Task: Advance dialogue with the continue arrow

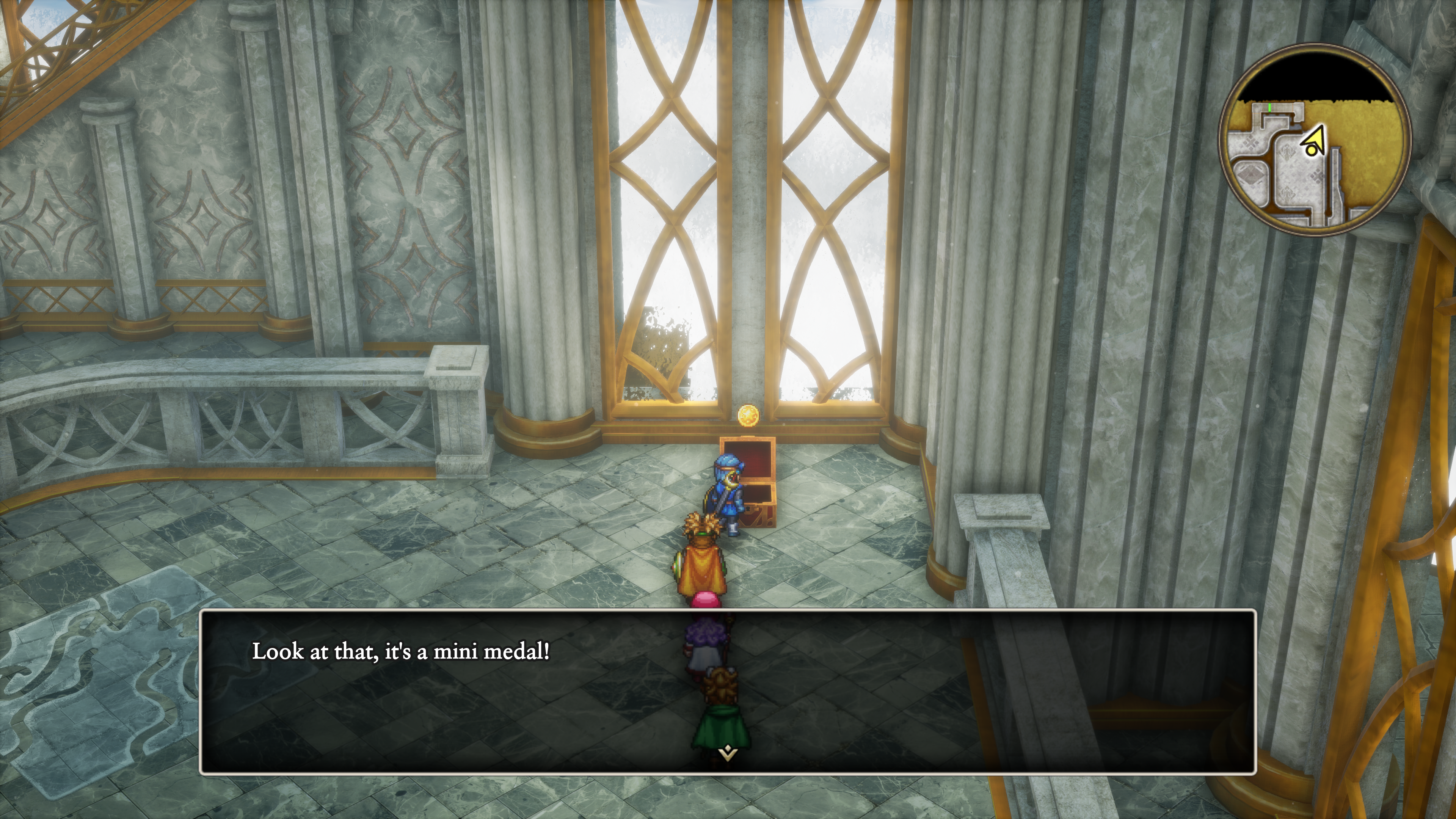Action: coord(728,753)
